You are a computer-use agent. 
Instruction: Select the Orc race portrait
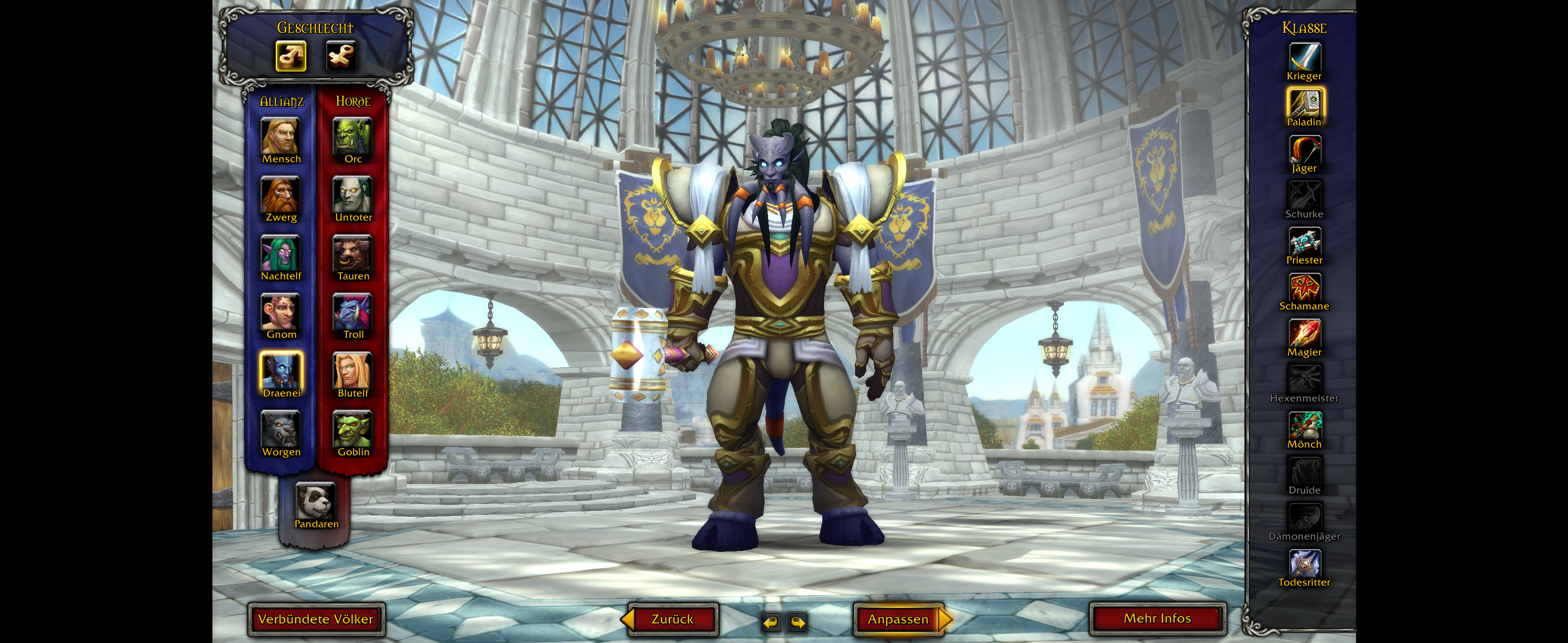point(352,136)
